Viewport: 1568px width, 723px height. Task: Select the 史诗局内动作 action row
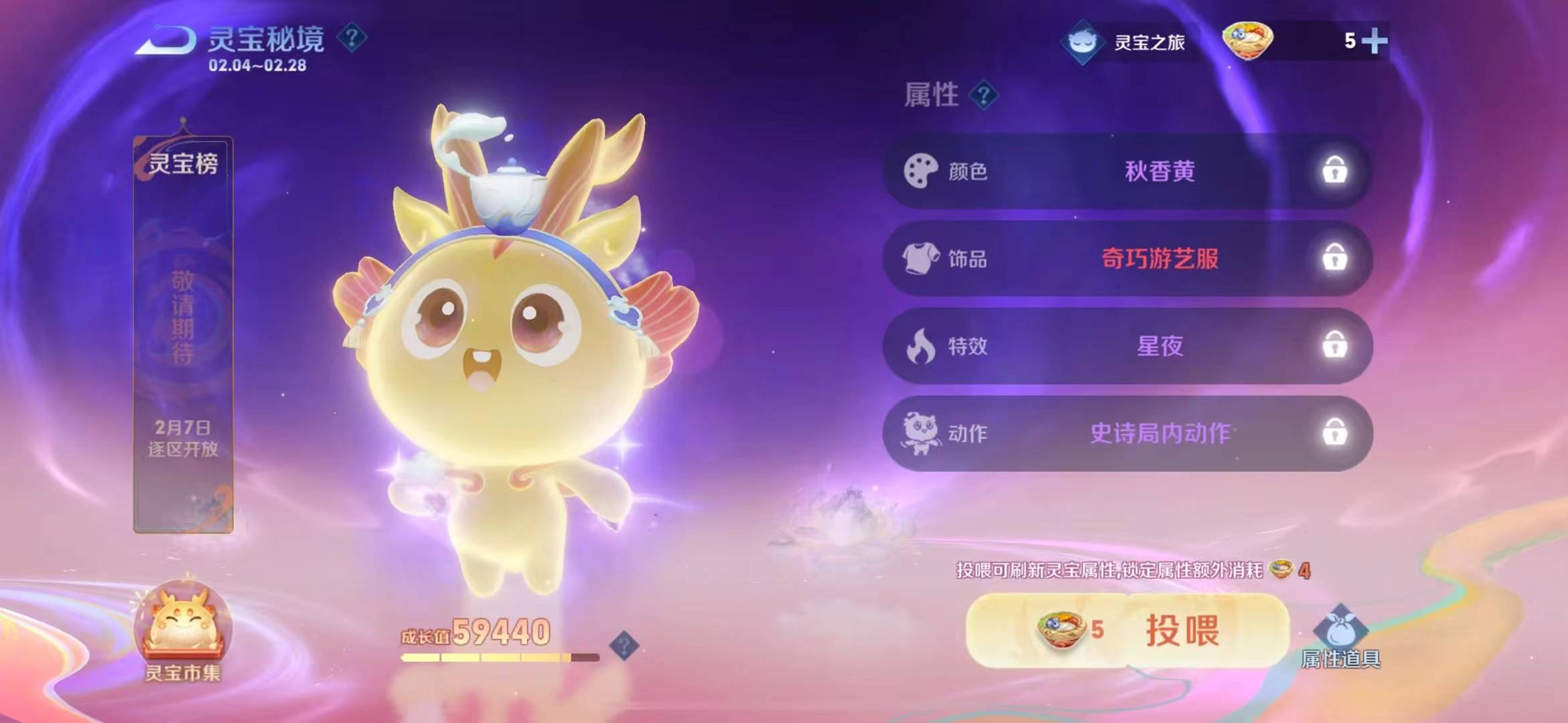tap(1159, 434)
